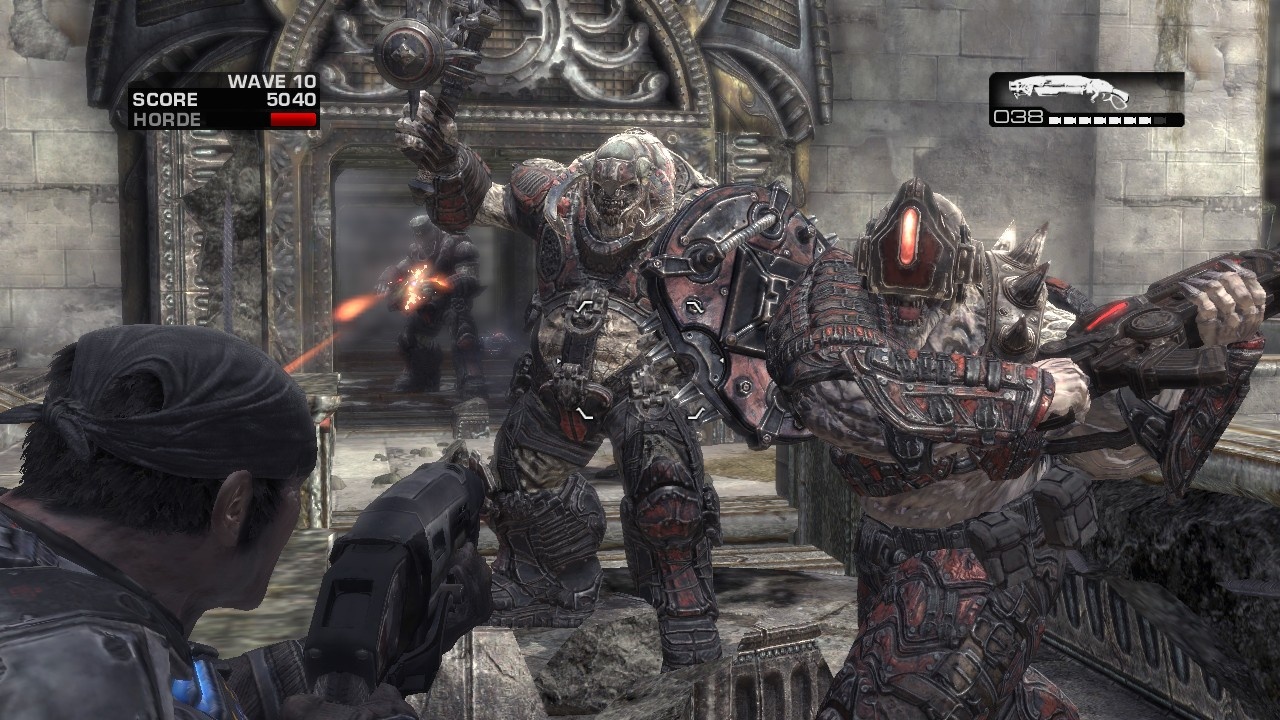Click the red Horde progress bar

coord(294,117)
